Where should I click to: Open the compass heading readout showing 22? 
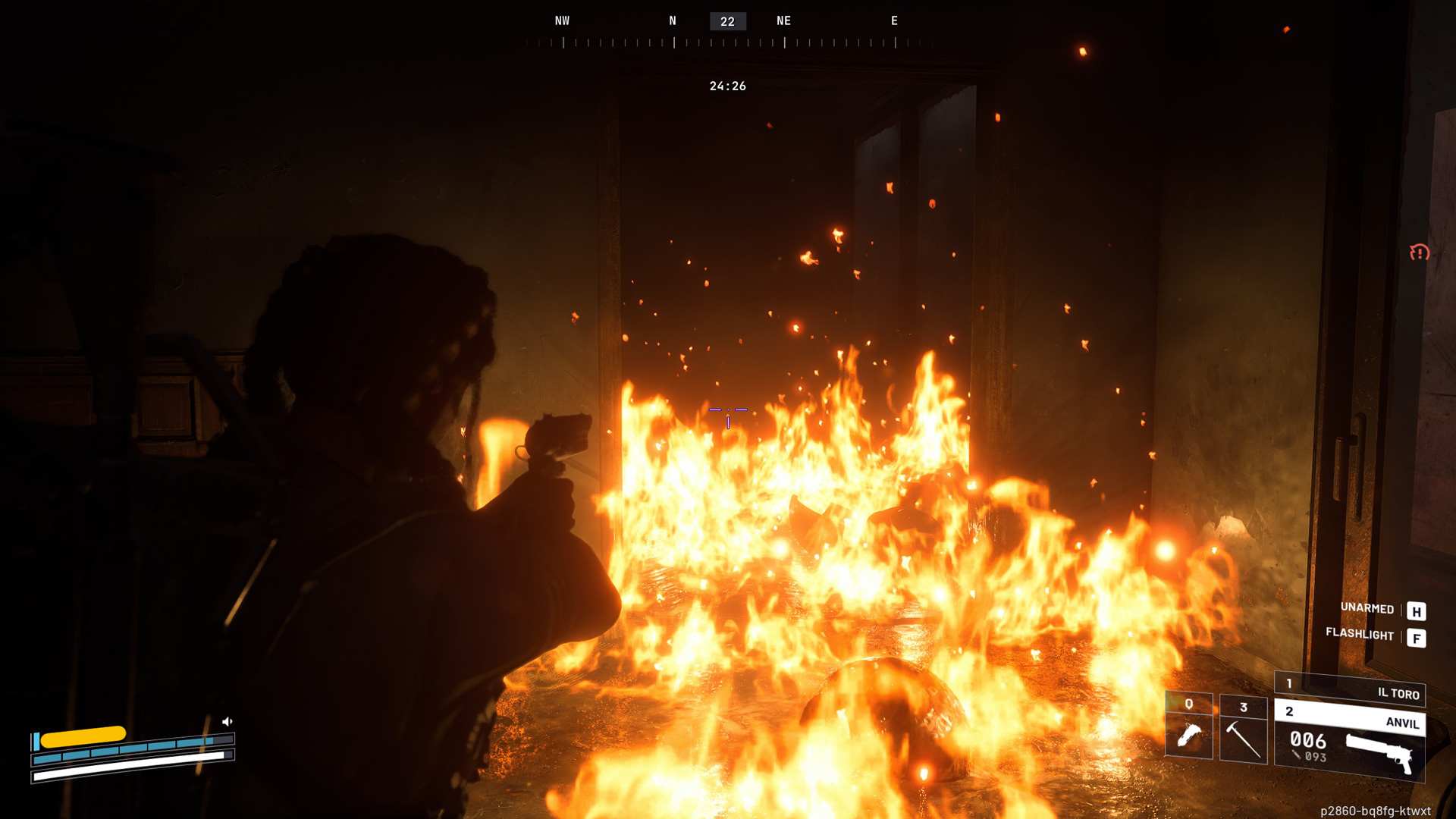(x=726, y=20)
